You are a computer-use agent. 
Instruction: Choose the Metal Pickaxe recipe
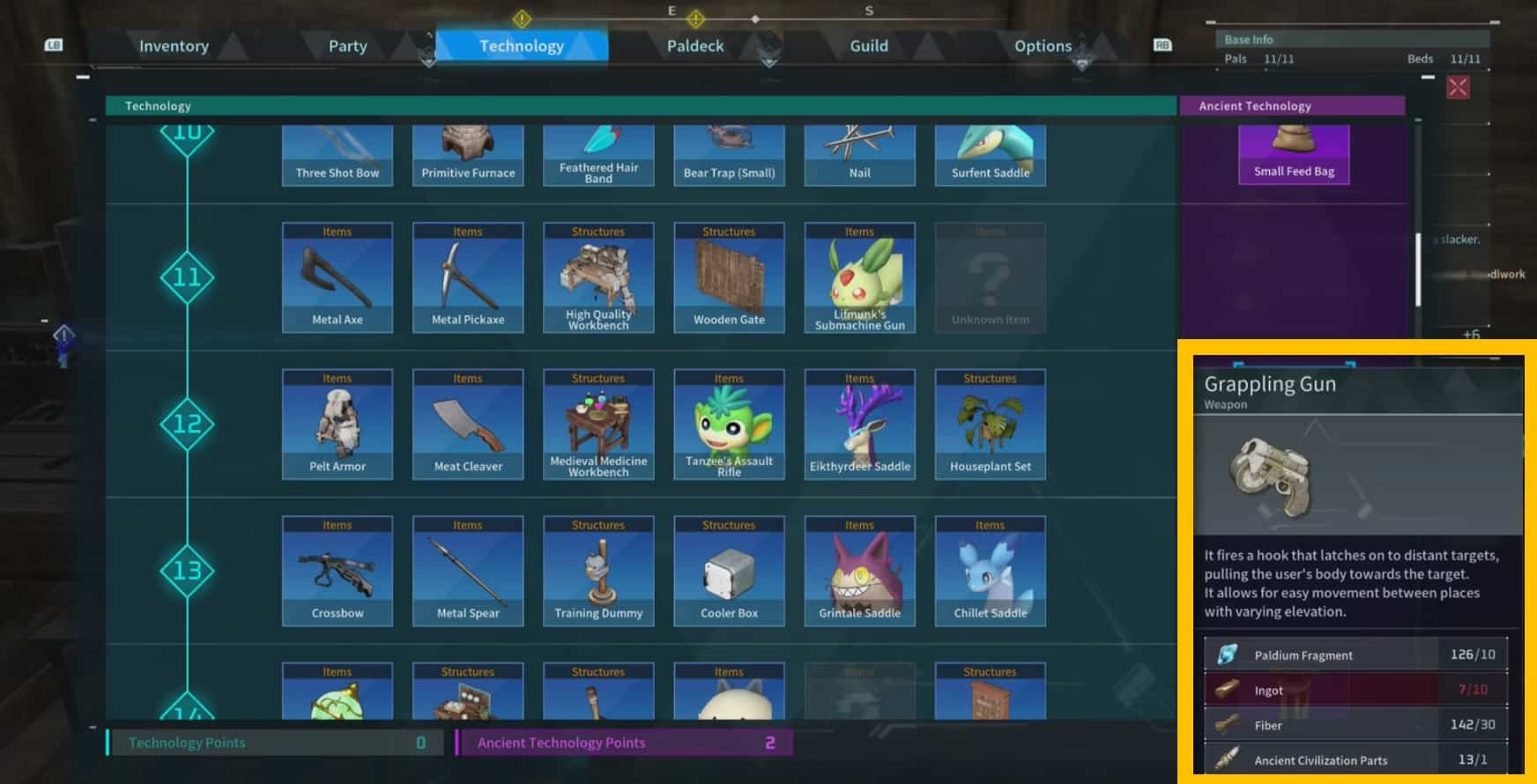468,277
